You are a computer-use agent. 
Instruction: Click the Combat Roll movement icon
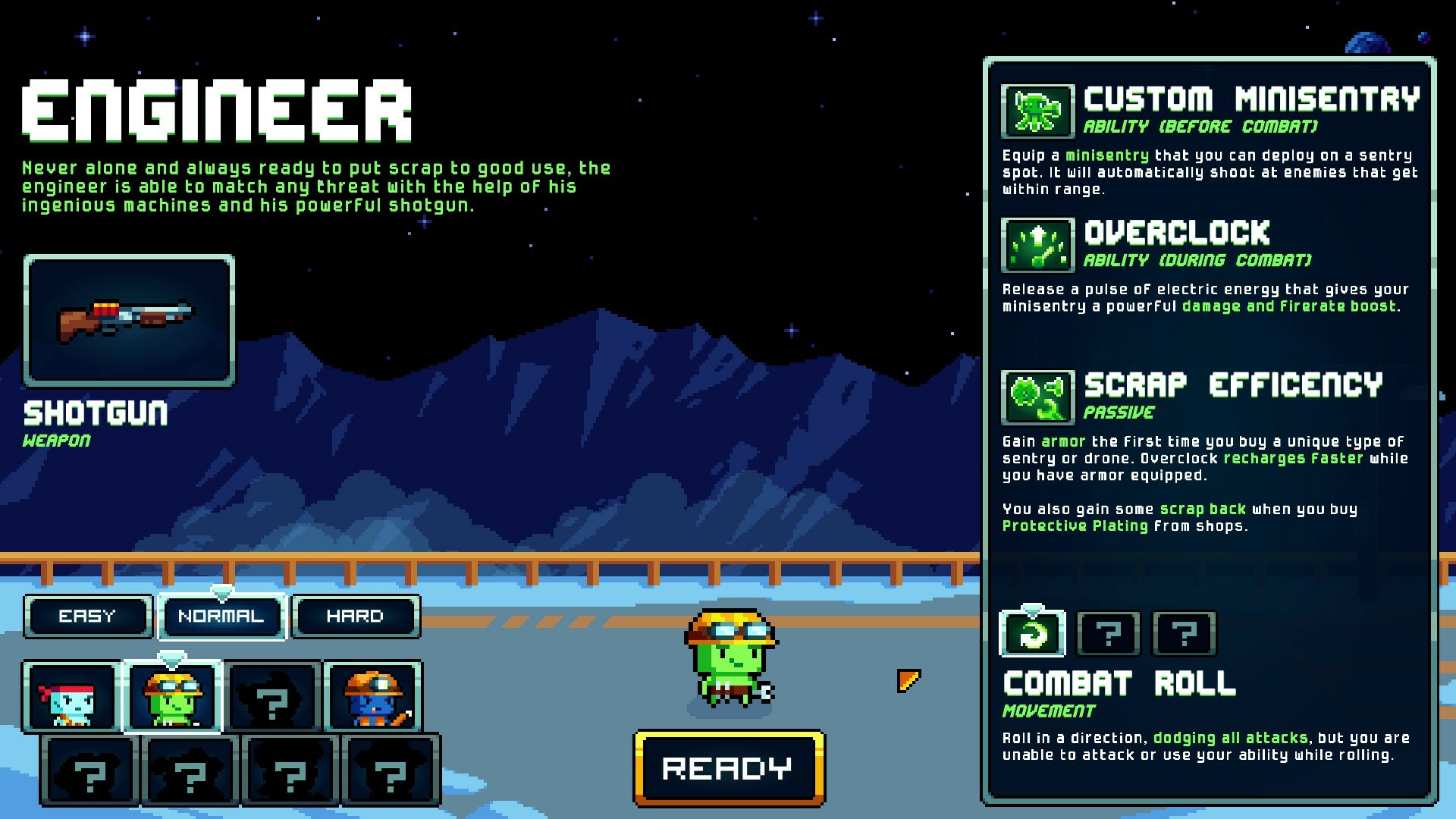tap(1033, 634)
